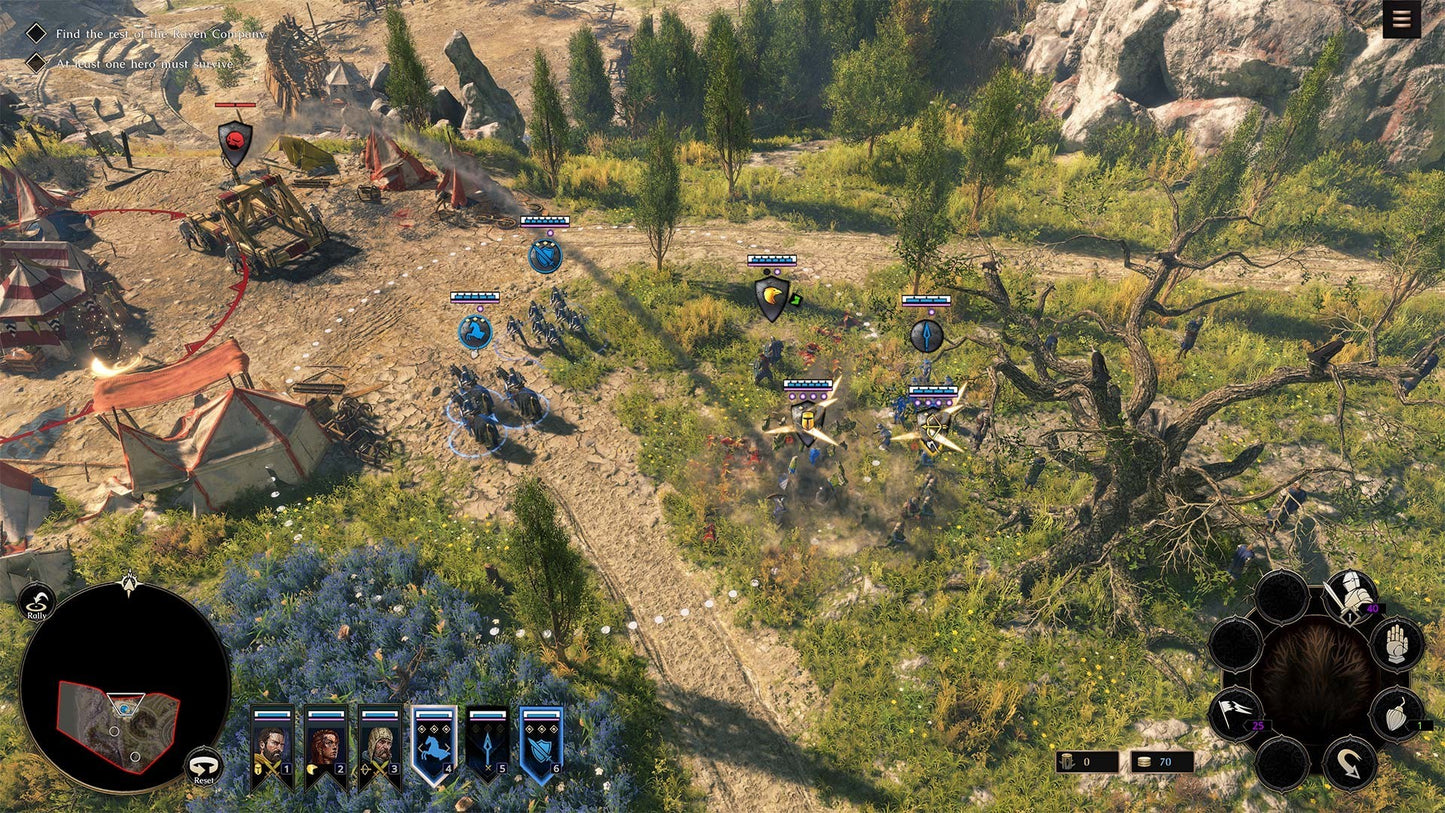Select the cavalry banner in slot 4
The height and width of the screenshot is (813, 1445).
434,745
